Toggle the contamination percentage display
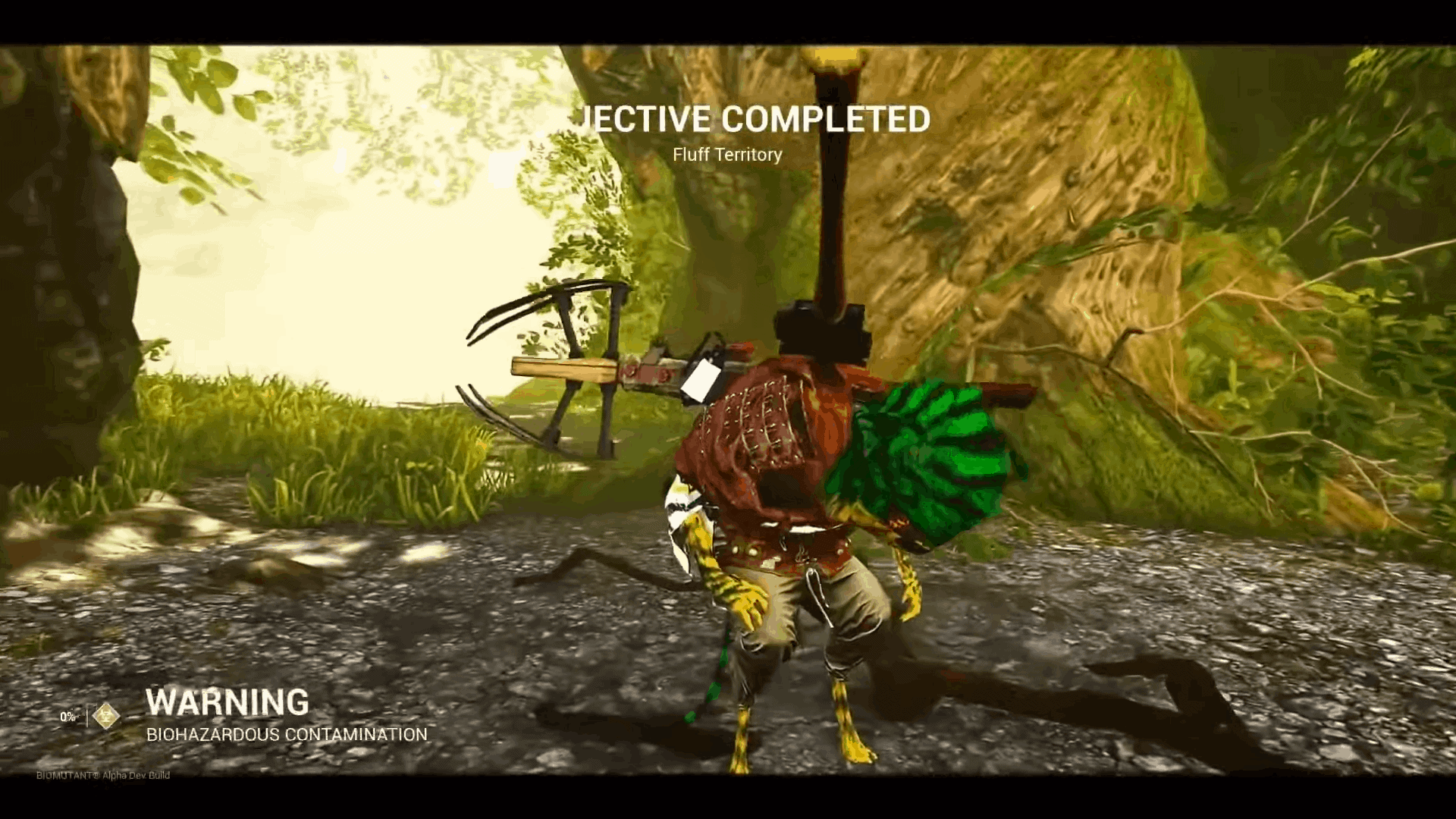 coord(67,715)
